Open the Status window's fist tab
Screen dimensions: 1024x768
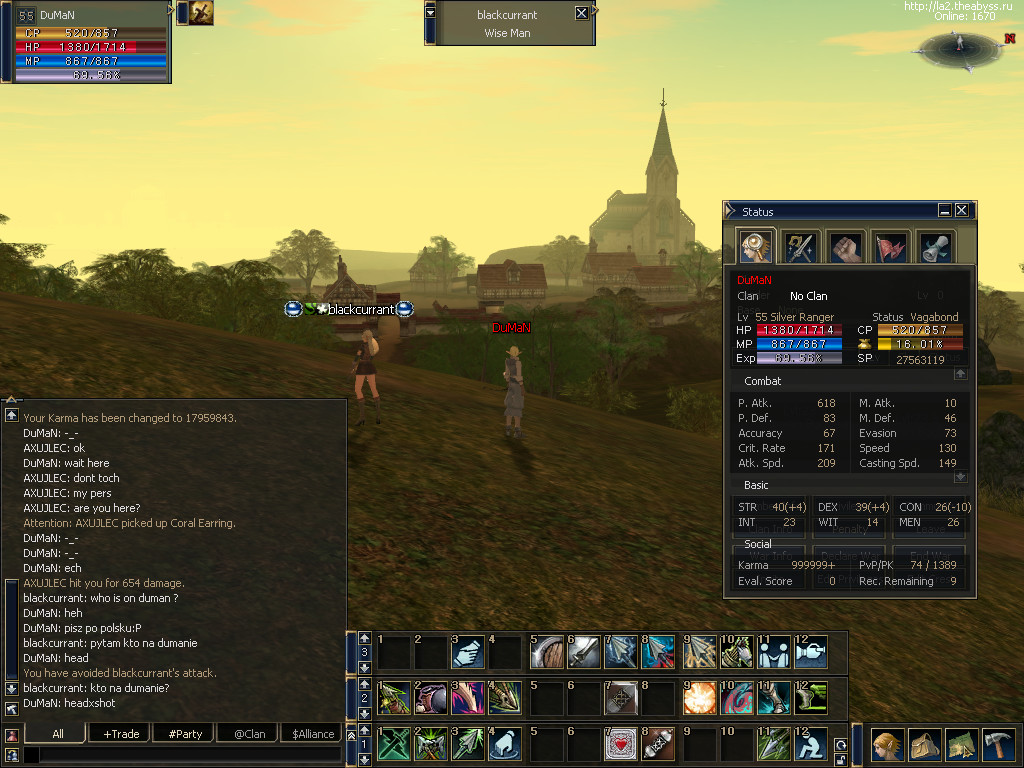845,247
